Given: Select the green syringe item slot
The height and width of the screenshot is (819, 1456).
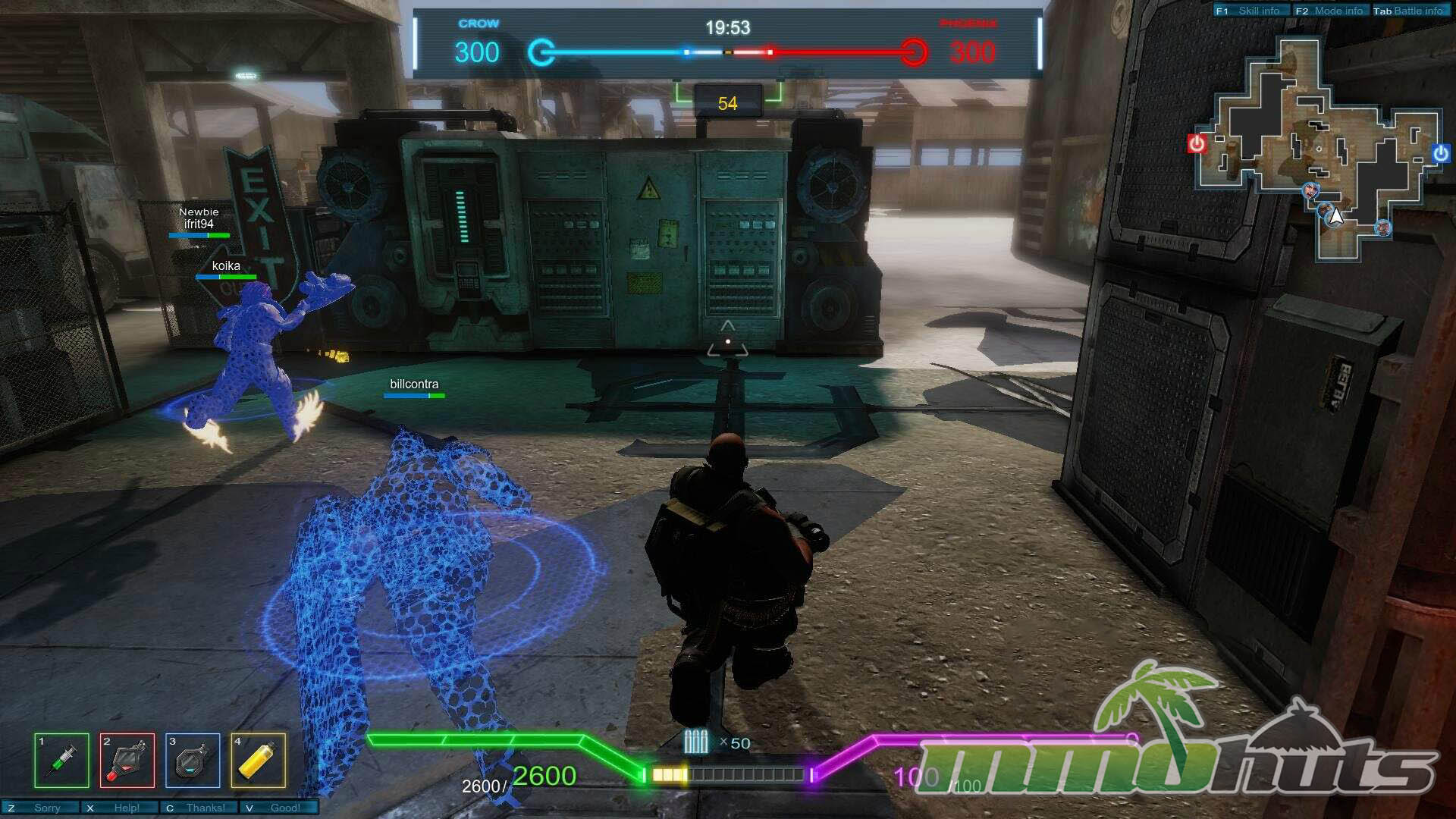Looking at the screenshot, I should pyautogui.click(x=61, y=760).
